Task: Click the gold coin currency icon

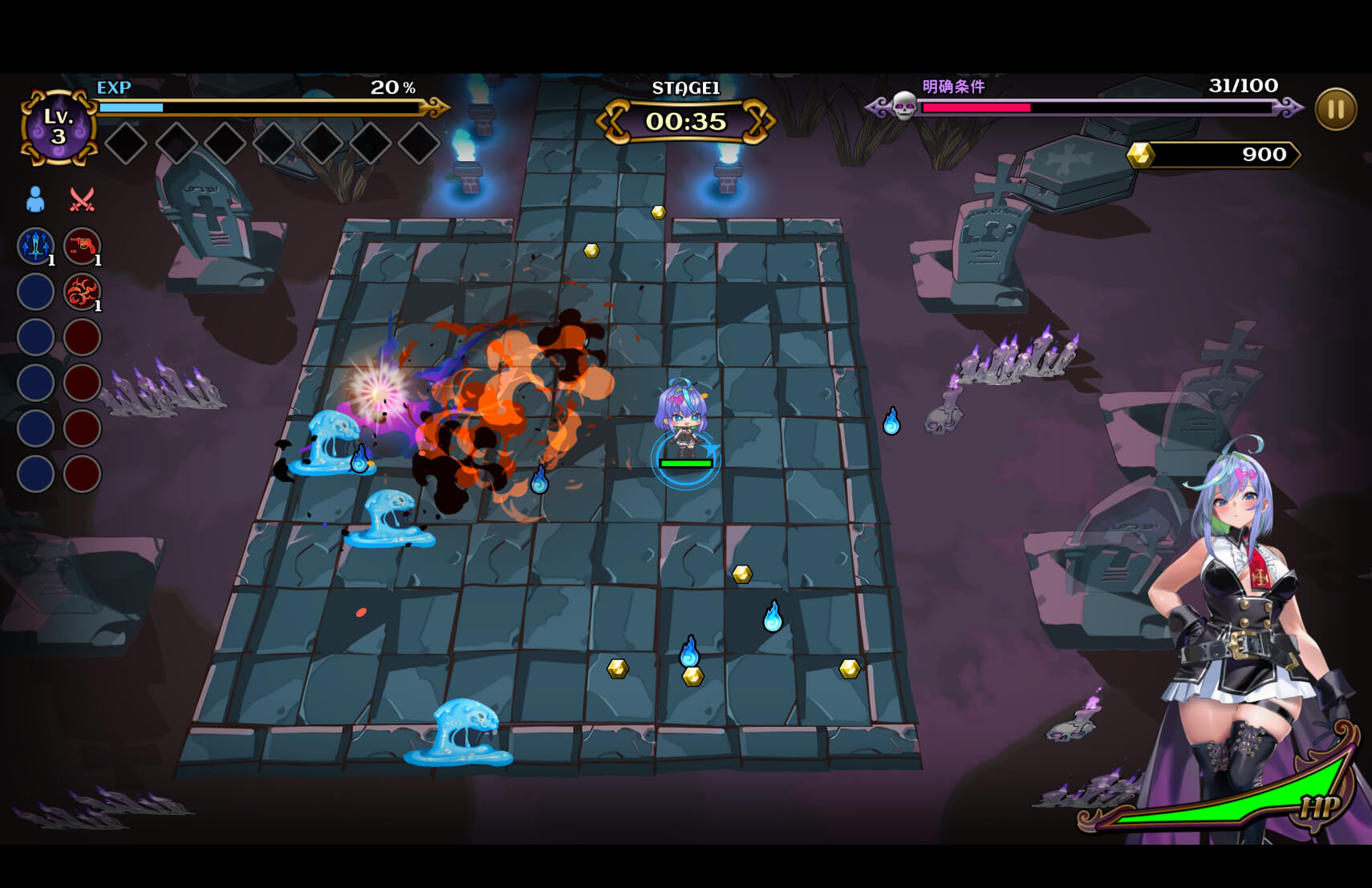Action: pos(1140,154)
